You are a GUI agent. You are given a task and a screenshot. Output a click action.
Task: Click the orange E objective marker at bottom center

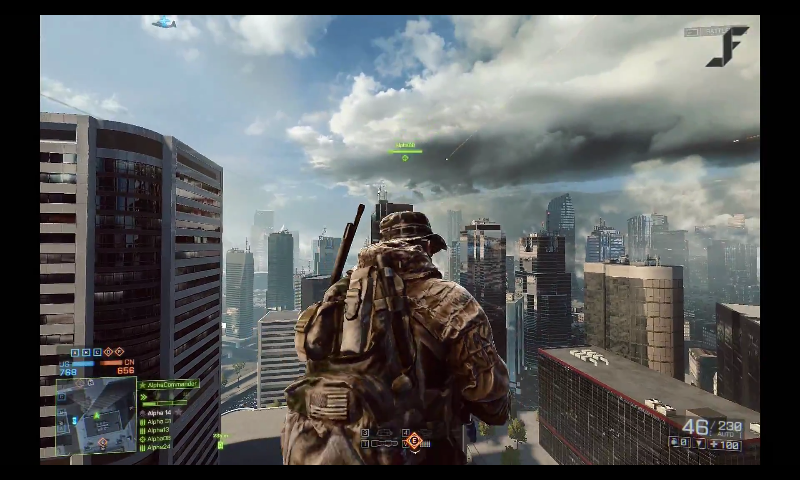coord(414,440)
